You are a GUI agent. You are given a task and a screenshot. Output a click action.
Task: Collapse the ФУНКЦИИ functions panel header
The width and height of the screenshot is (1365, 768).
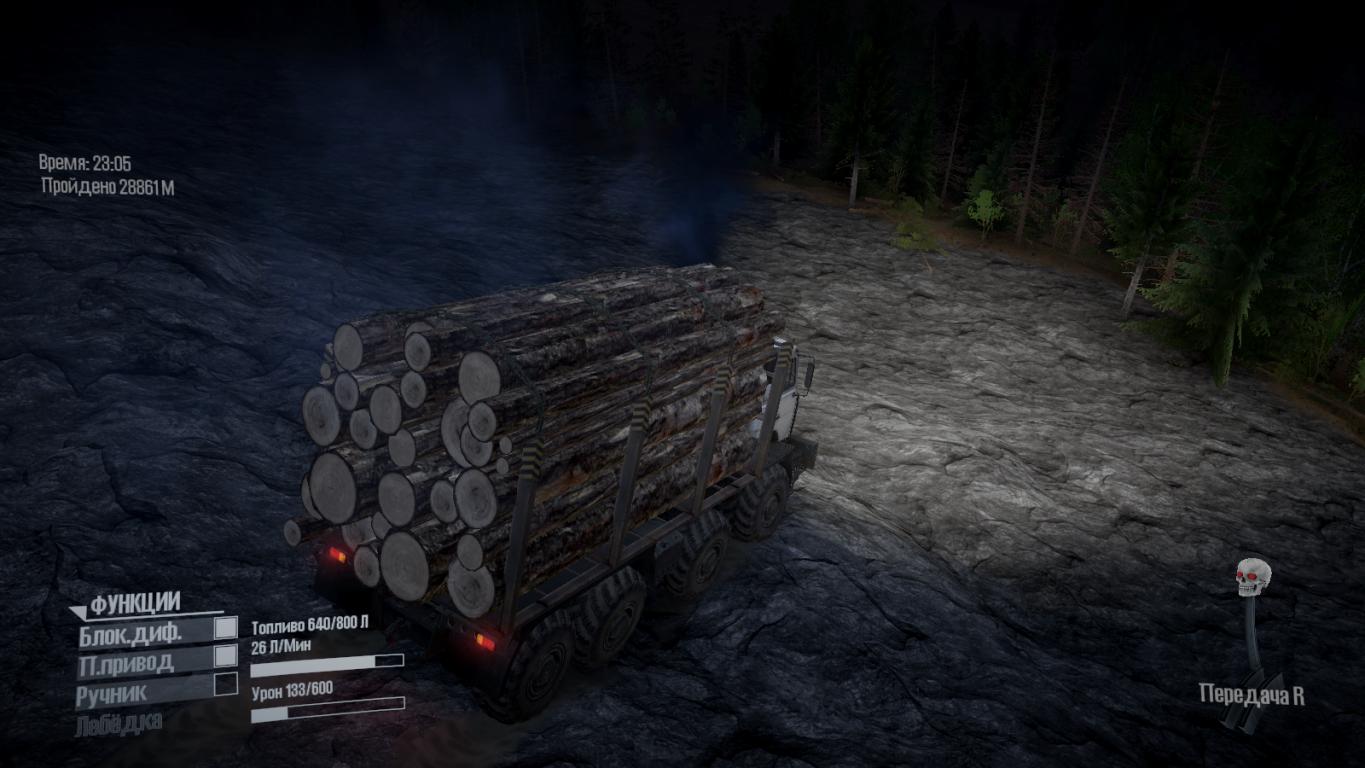coord(125,604)
